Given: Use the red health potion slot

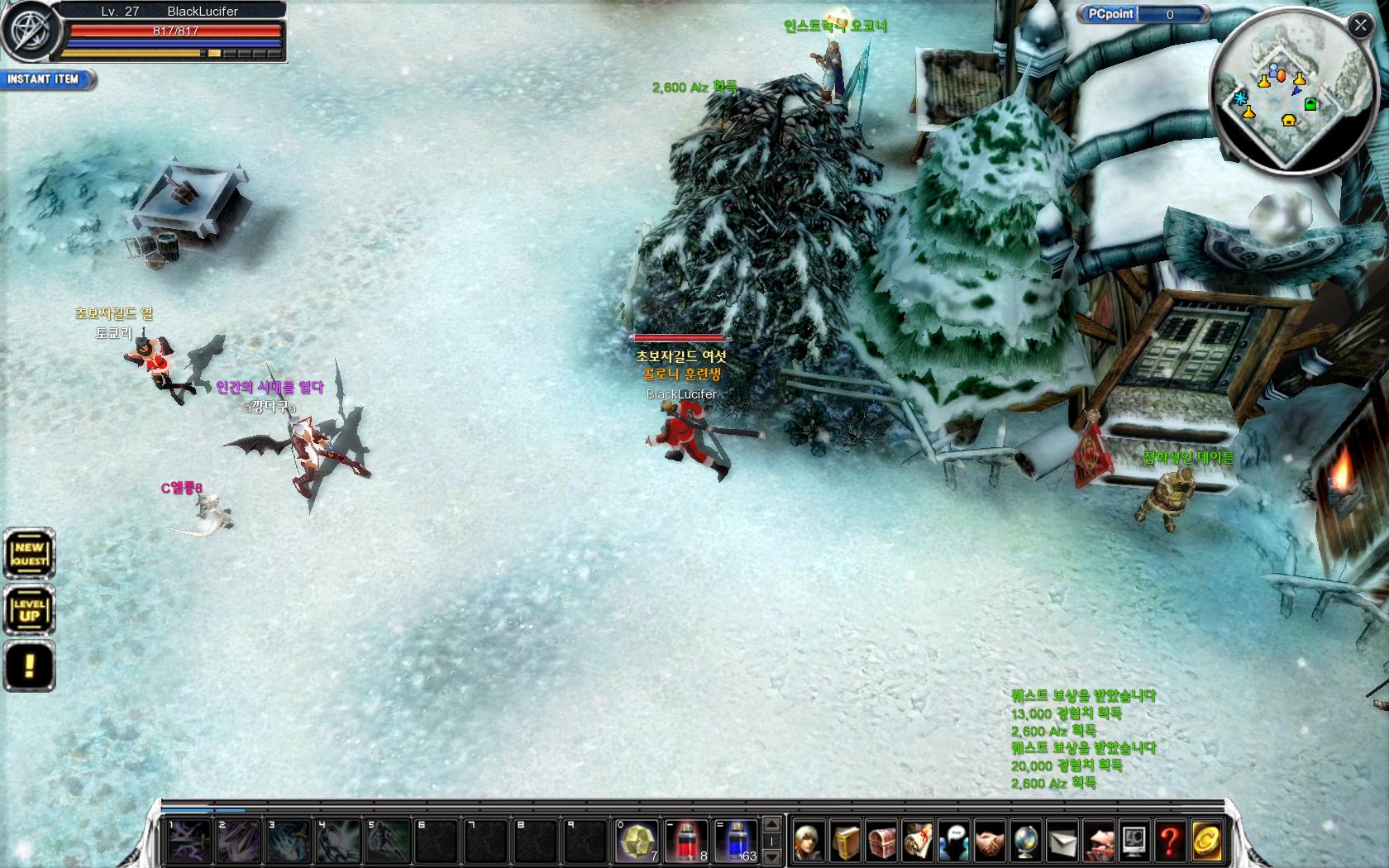Looking at the screenshot, I should (685, 841).
